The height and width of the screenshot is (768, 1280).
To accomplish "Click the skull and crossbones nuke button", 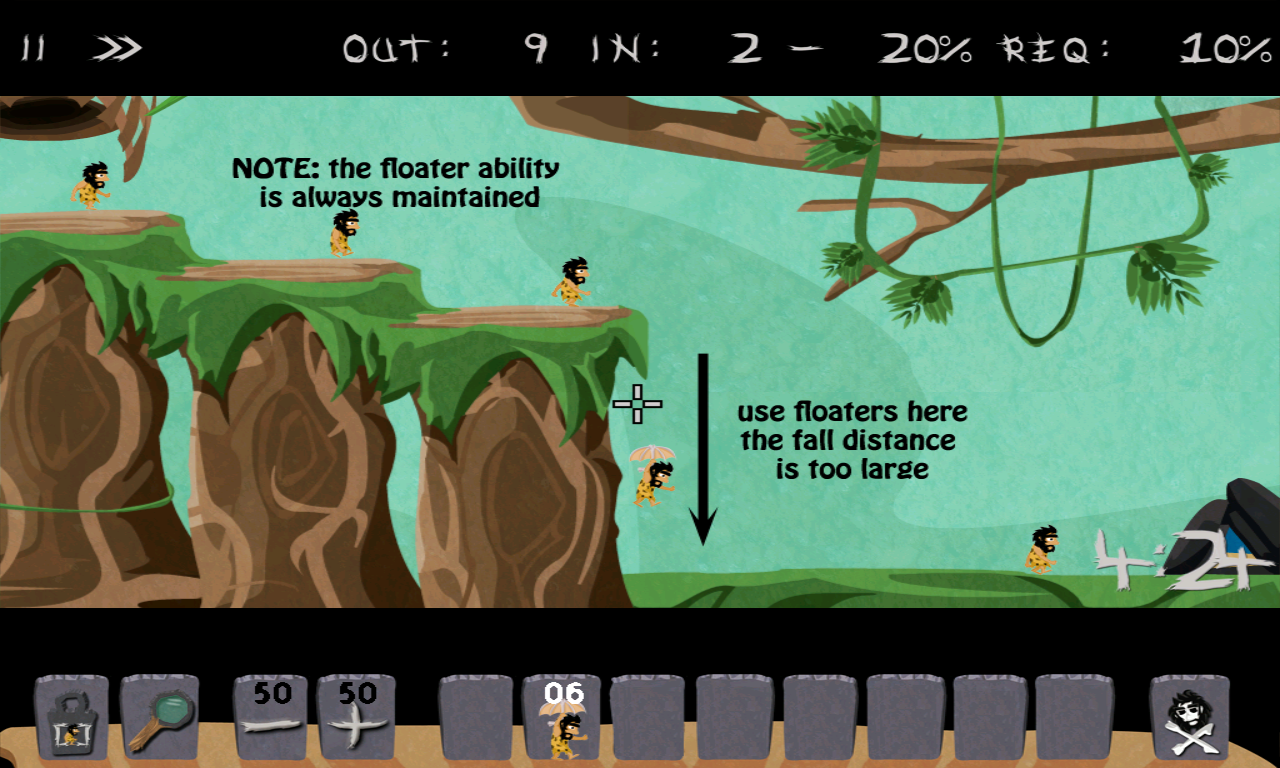I will point(1190,718).
